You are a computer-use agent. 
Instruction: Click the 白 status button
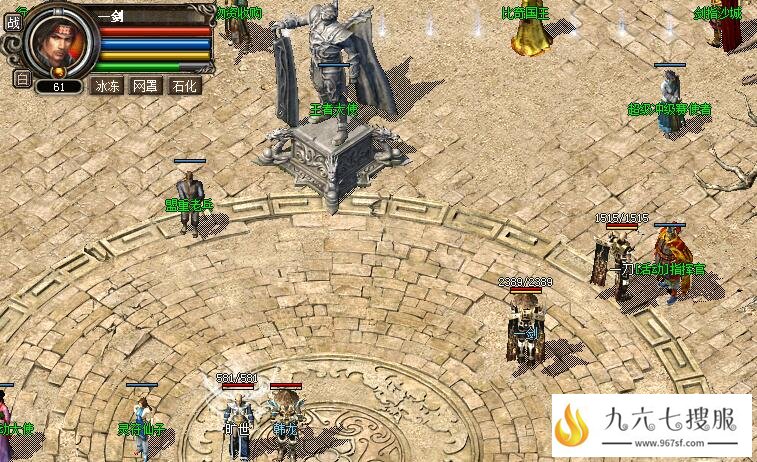(x=22, y=79)
